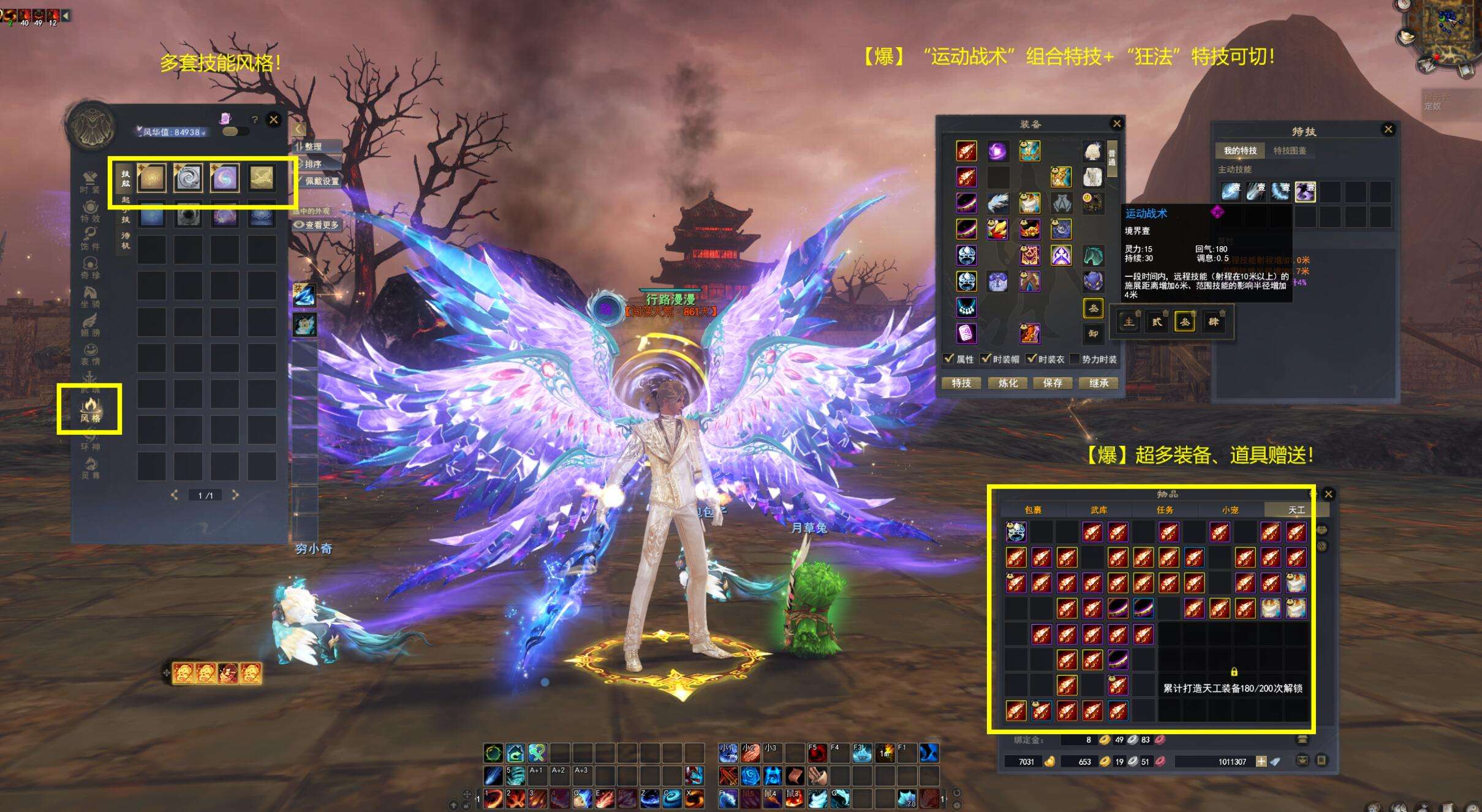The width and height of the screenshot is (1482, 812).
Task: Uncheck the 时装帽 display option
Action: 986,359
